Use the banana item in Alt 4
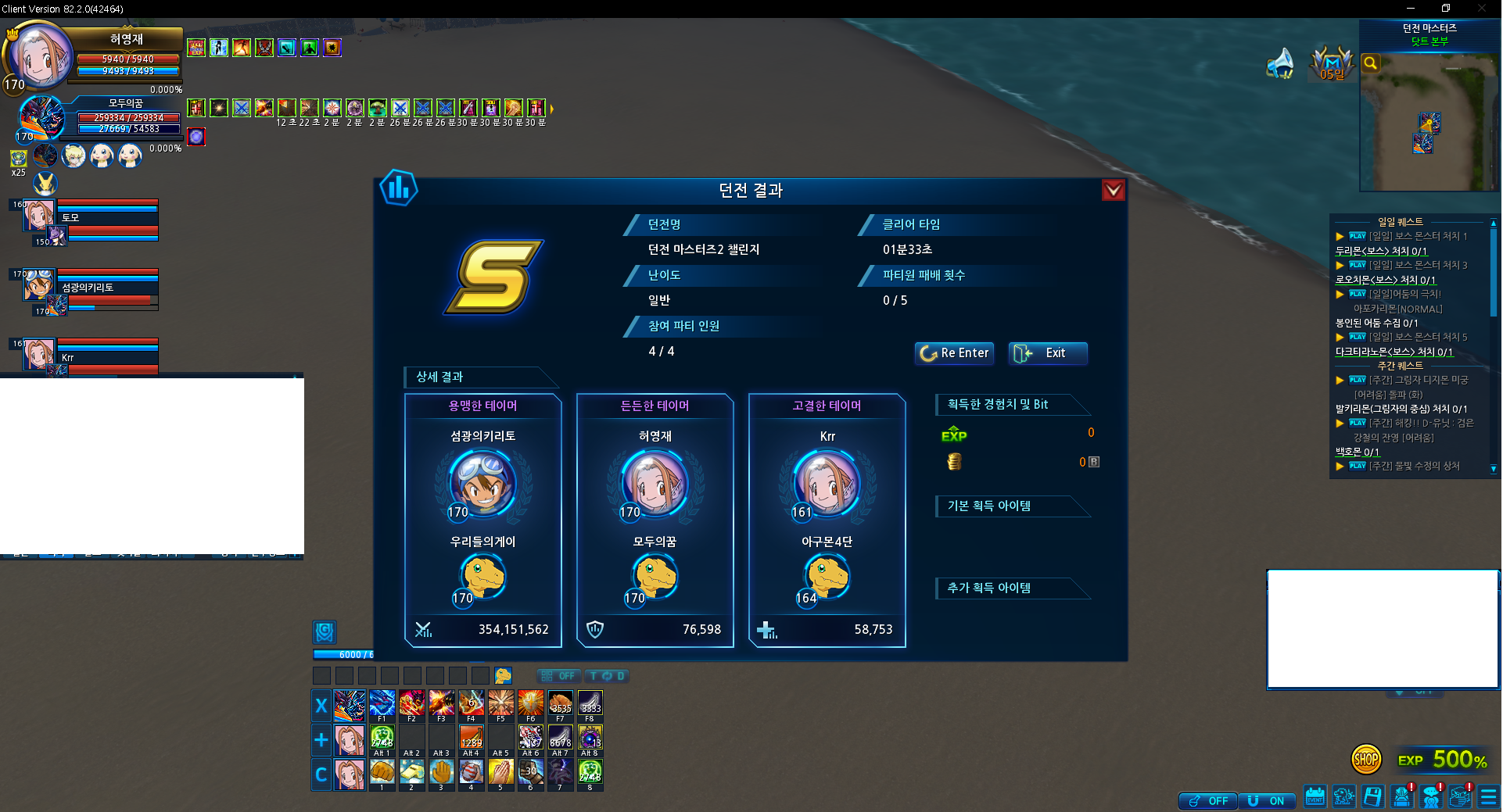Image resolution: width=1503 pixels, height=812 pixels. [471, 738]
